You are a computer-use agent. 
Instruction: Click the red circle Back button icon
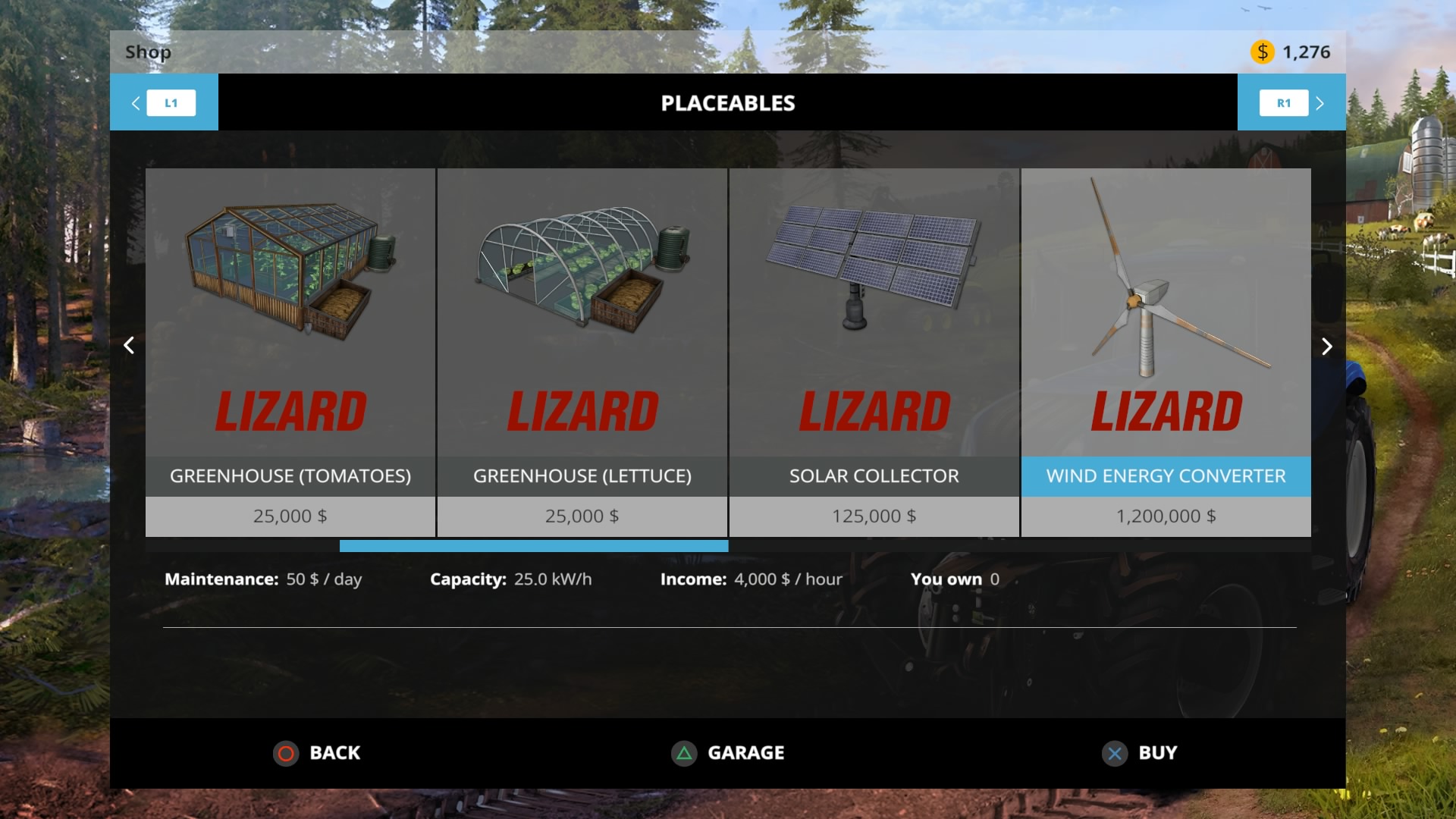click(x=285, y=753)
